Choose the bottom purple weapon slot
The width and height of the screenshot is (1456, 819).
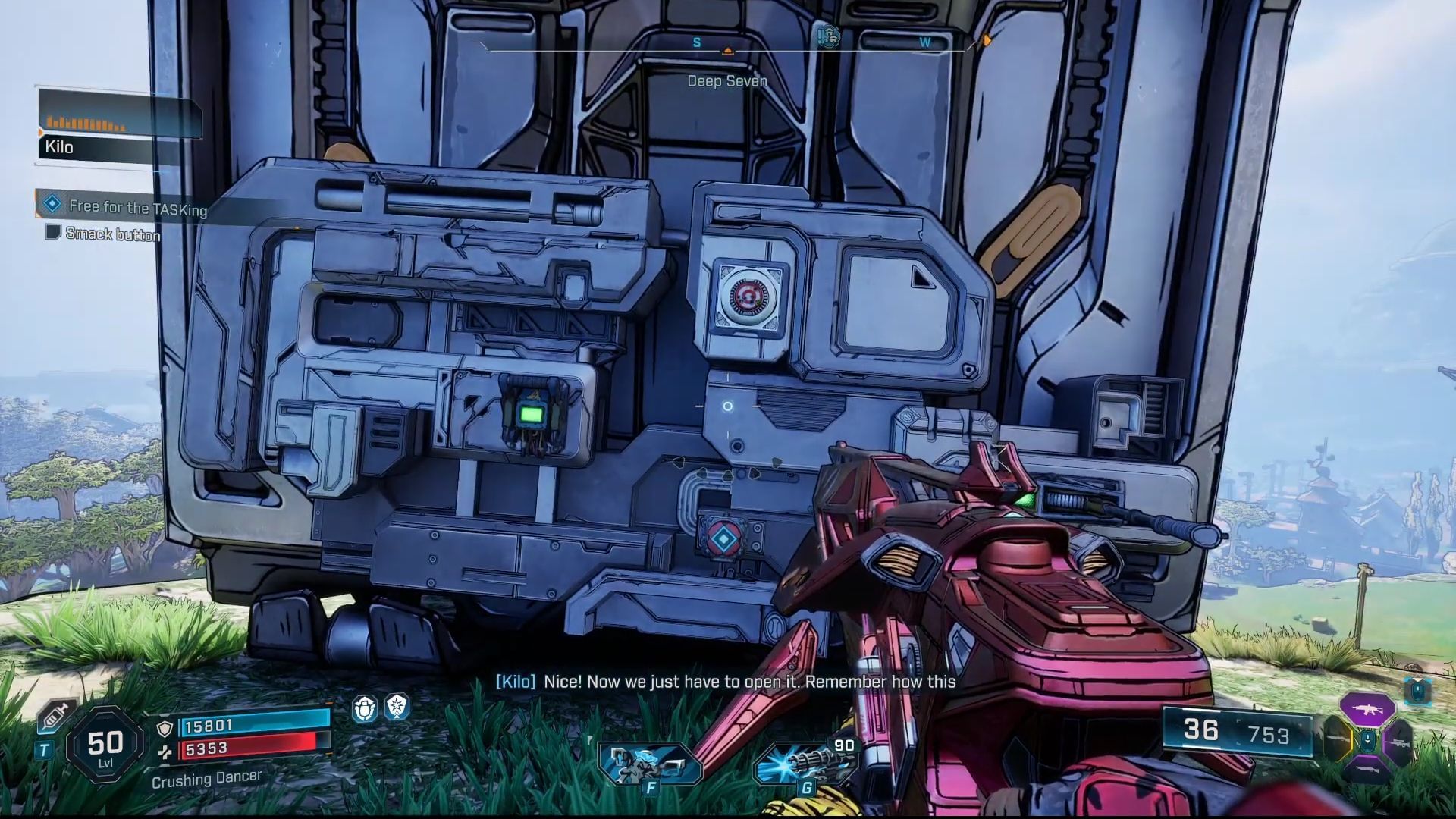coord(1367,768)
